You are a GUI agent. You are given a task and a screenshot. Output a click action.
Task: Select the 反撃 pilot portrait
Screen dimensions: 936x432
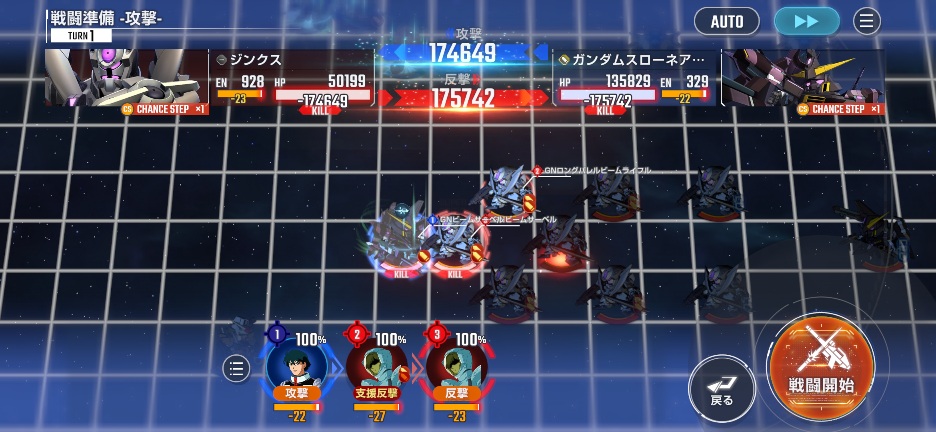pos(456,365)
